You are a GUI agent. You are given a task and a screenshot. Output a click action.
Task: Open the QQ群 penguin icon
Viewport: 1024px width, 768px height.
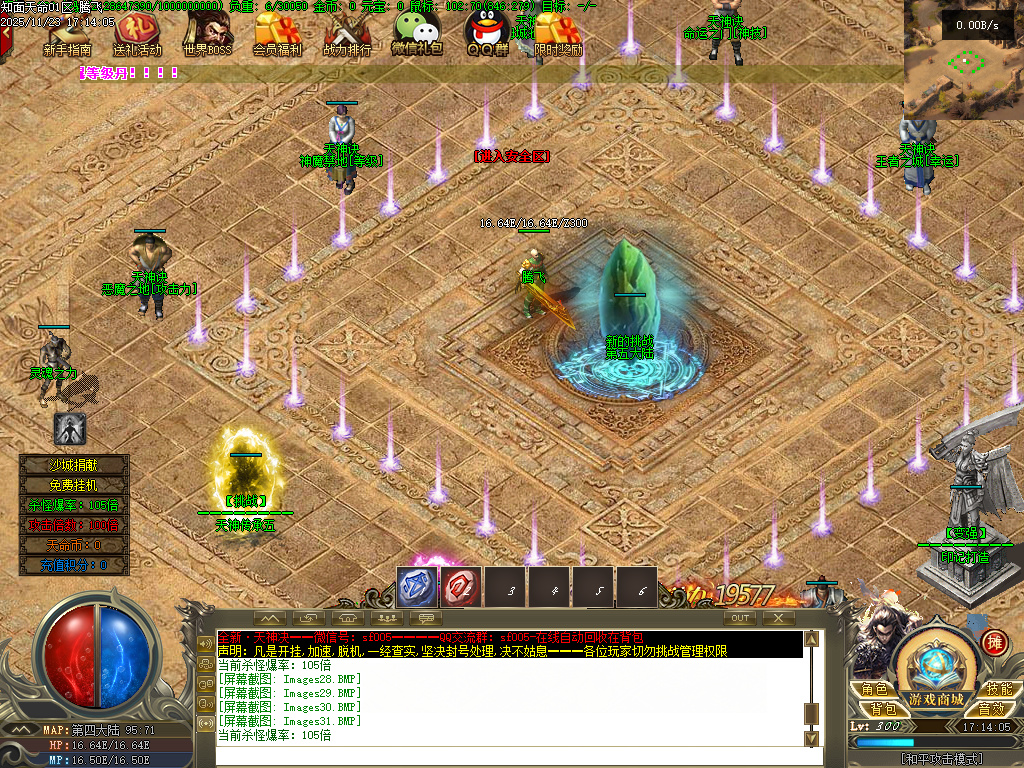[x=488, y=33]
